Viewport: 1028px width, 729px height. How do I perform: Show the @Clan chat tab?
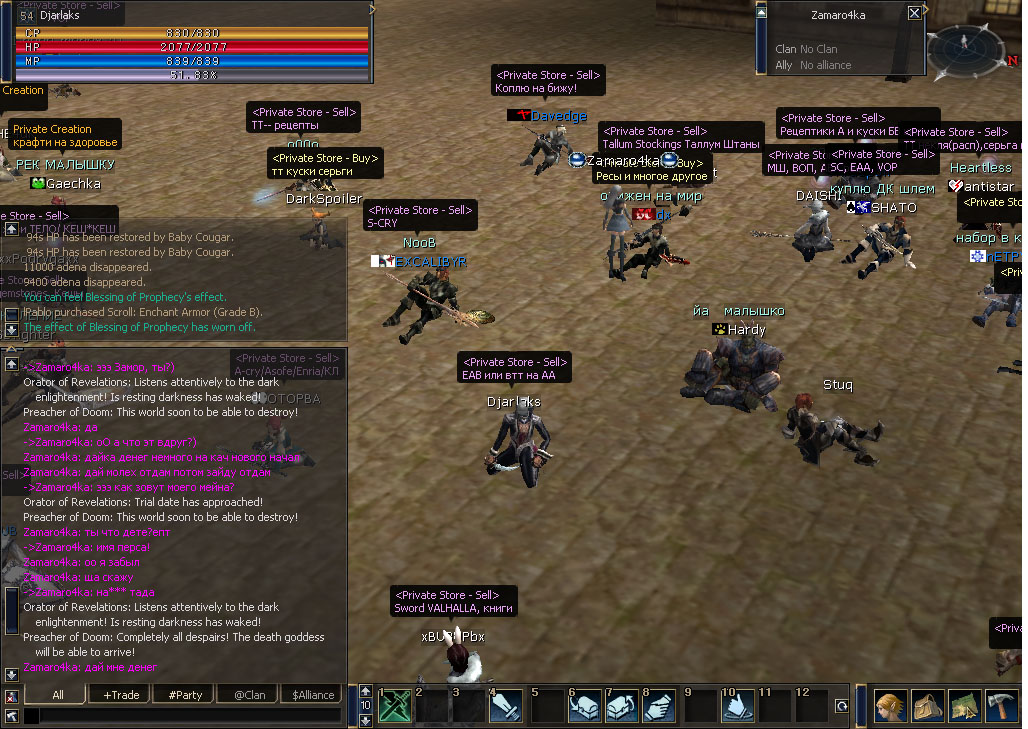pos(249,694)
